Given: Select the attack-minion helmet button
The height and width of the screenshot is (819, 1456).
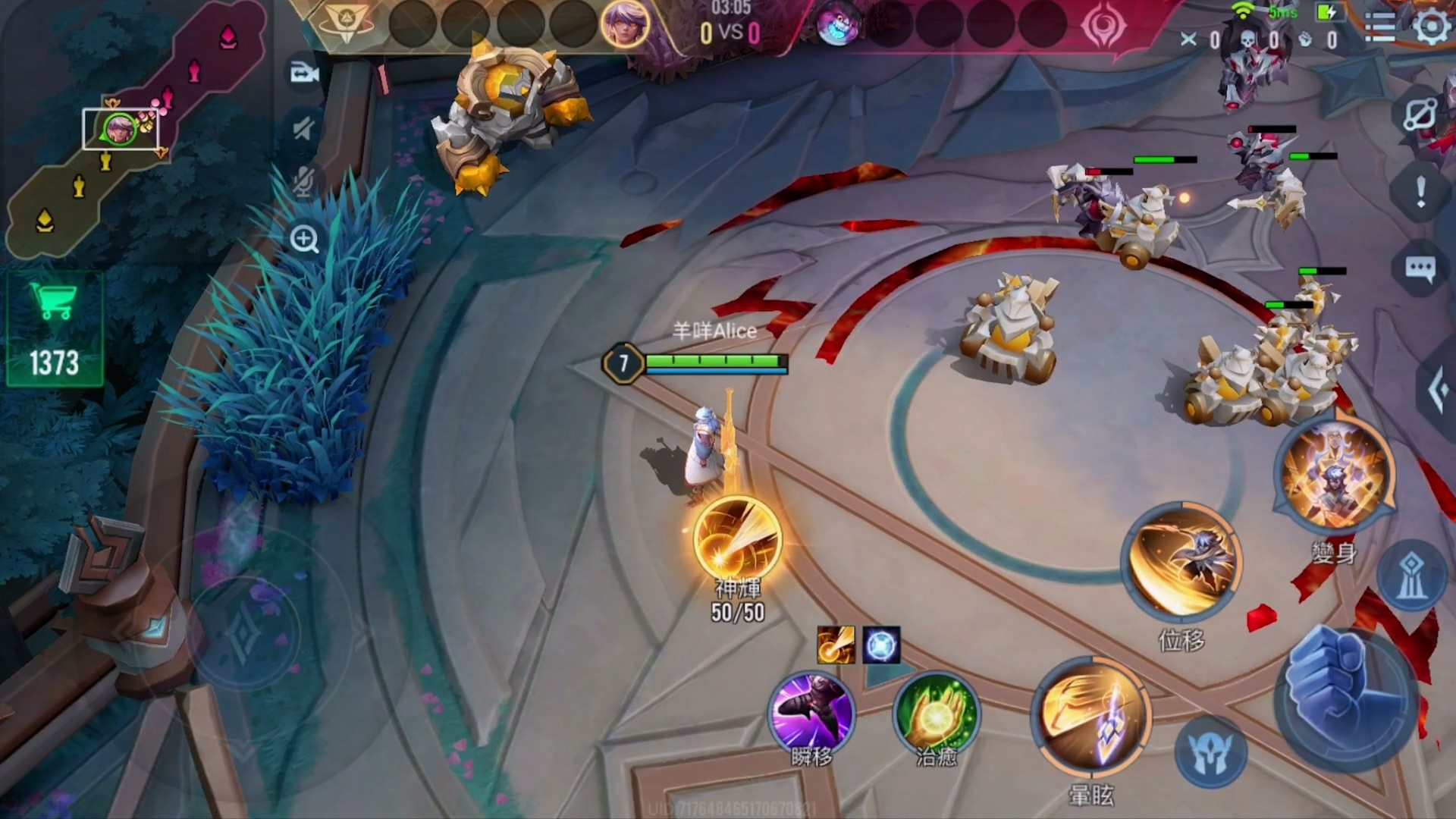Looking at the screenshot, I should pos(1210,753).
